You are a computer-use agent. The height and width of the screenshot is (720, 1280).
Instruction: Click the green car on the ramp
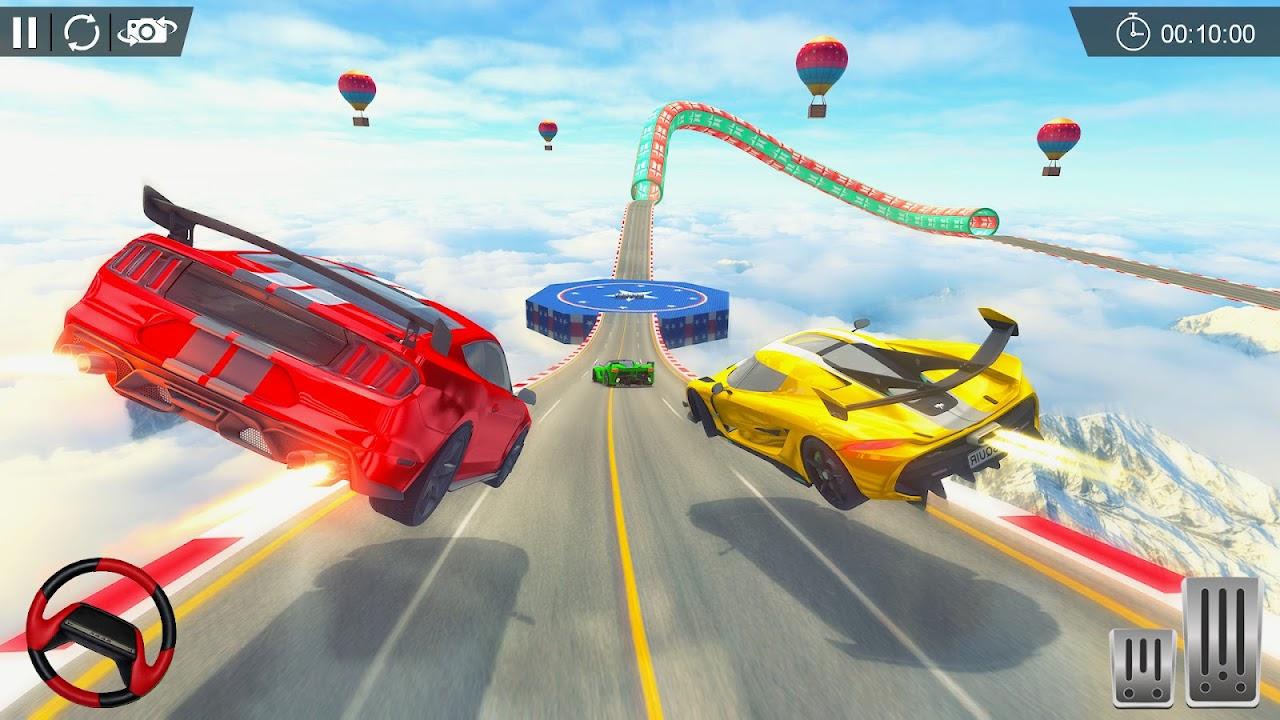pos(625,372)
